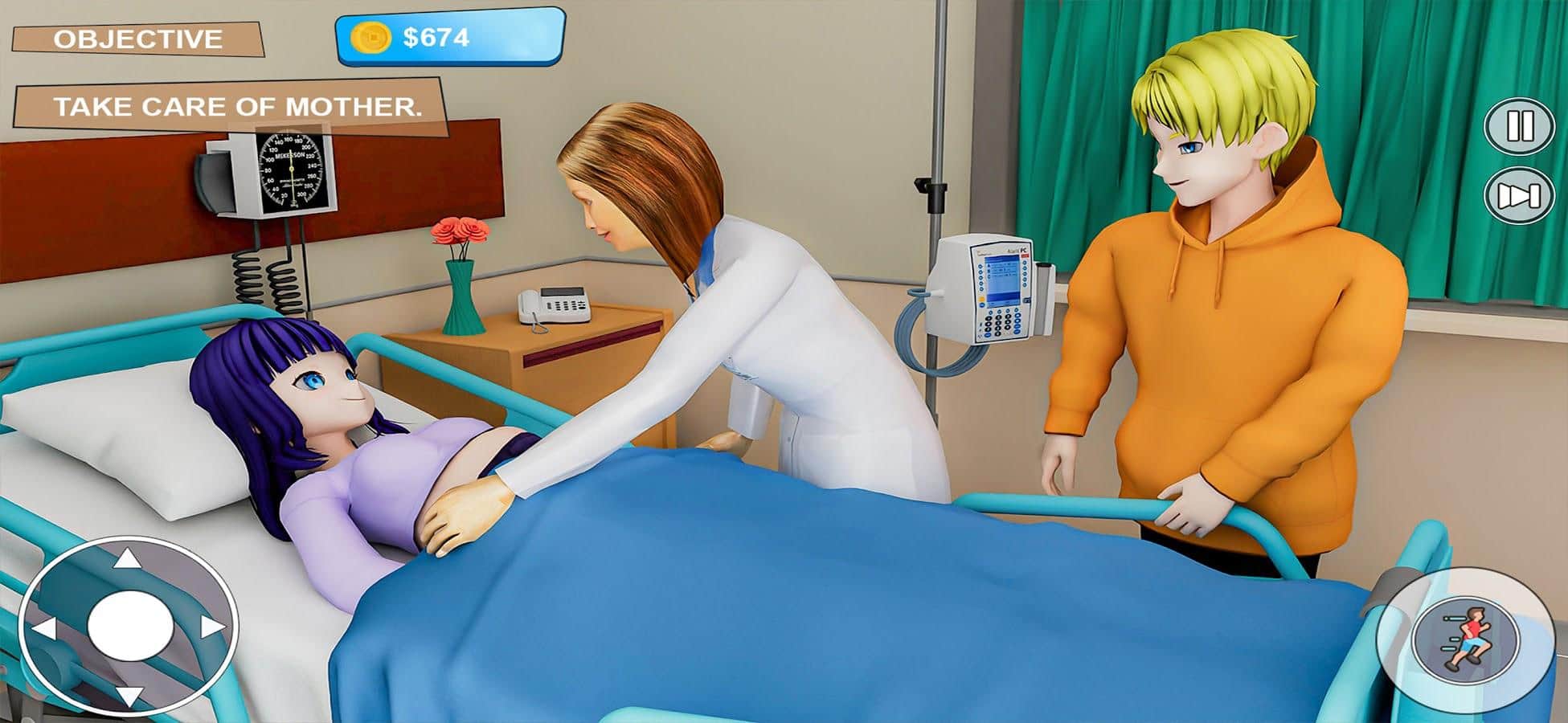Activate the sprint running-man button
Screen dimensions: 1568x723
click(1466, 639)
